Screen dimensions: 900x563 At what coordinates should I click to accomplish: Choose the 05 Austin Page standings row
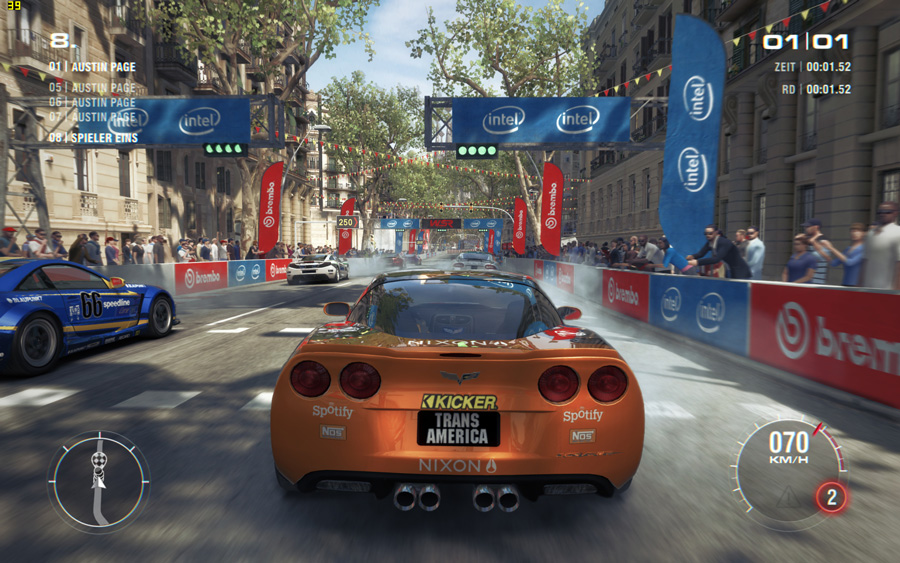tap(92, 87)
